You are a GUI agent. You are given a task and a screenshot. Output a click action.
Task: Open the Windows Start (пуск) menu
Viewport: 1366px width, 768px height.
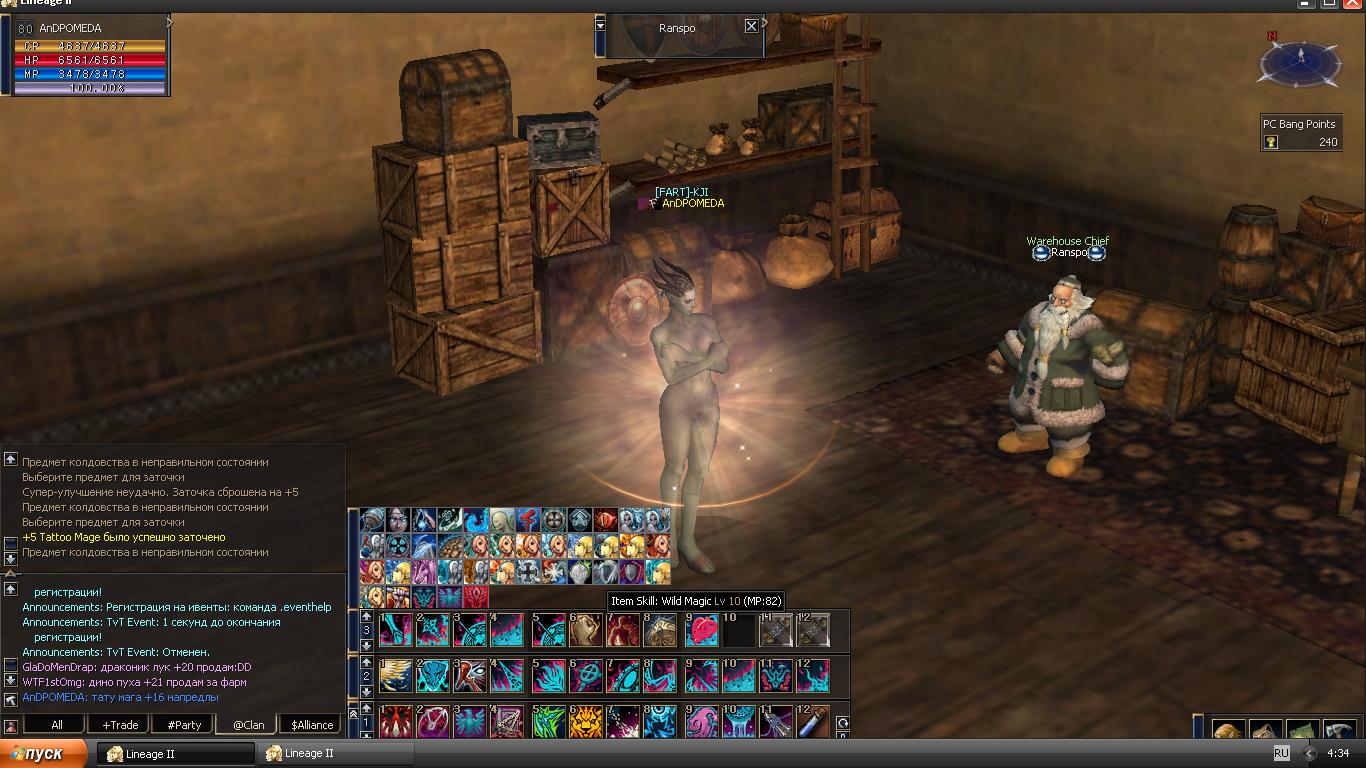45,754
